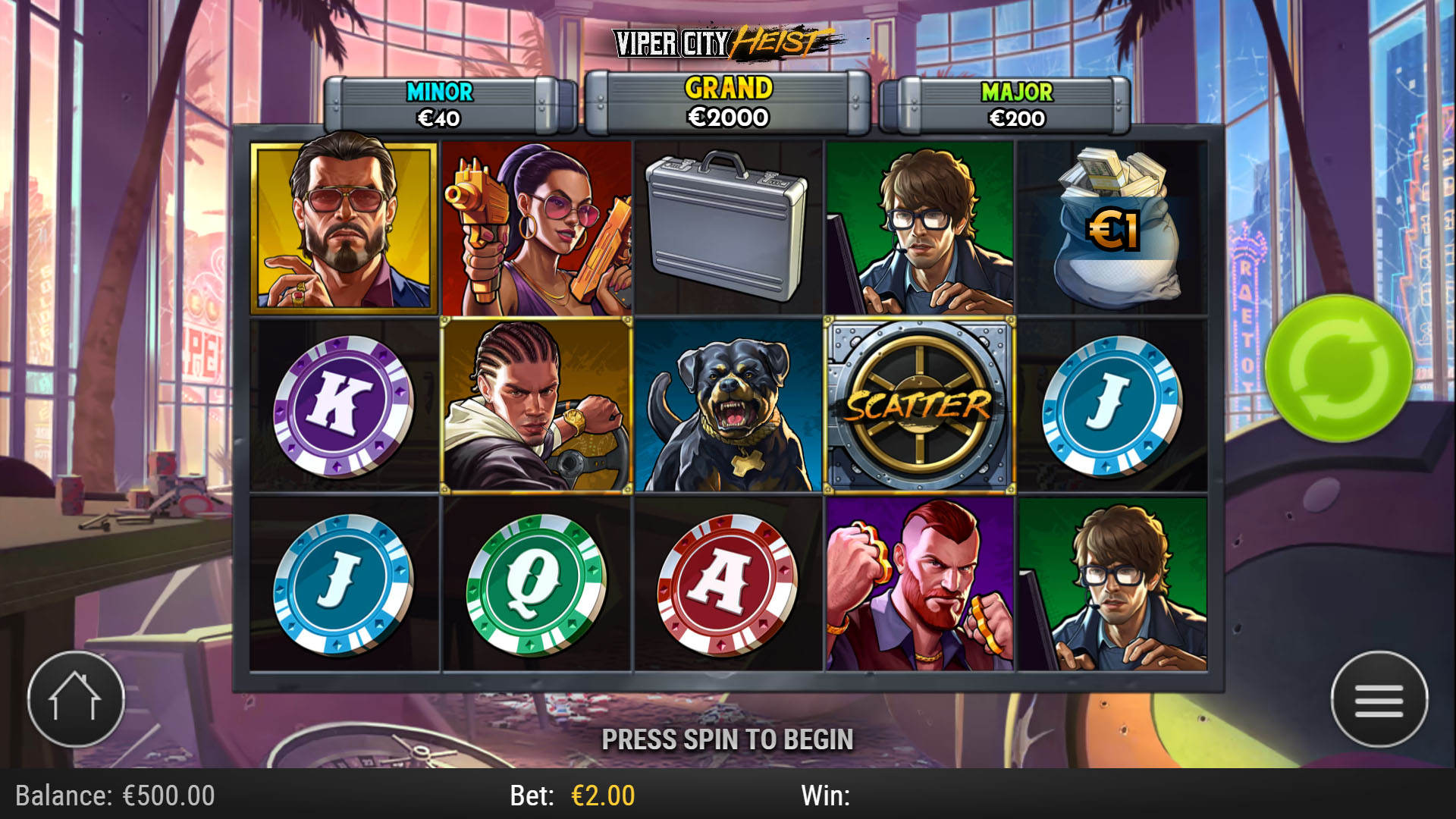The width and height of the screenshot is (1456, 819).
Task: Click the barking Rottweiler symbol
Action: coord(726,407)
